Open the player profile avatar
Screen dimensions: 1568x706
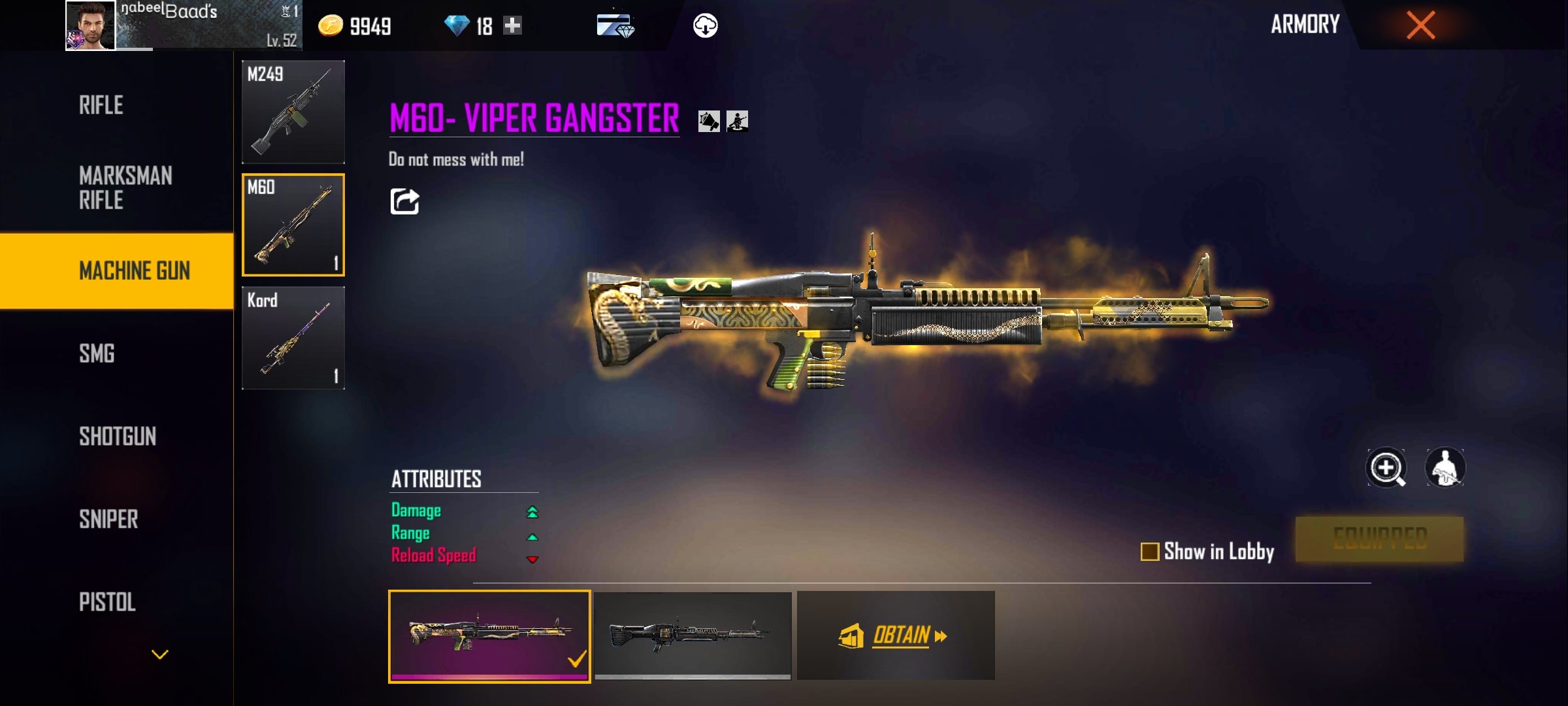coord(90,25)
